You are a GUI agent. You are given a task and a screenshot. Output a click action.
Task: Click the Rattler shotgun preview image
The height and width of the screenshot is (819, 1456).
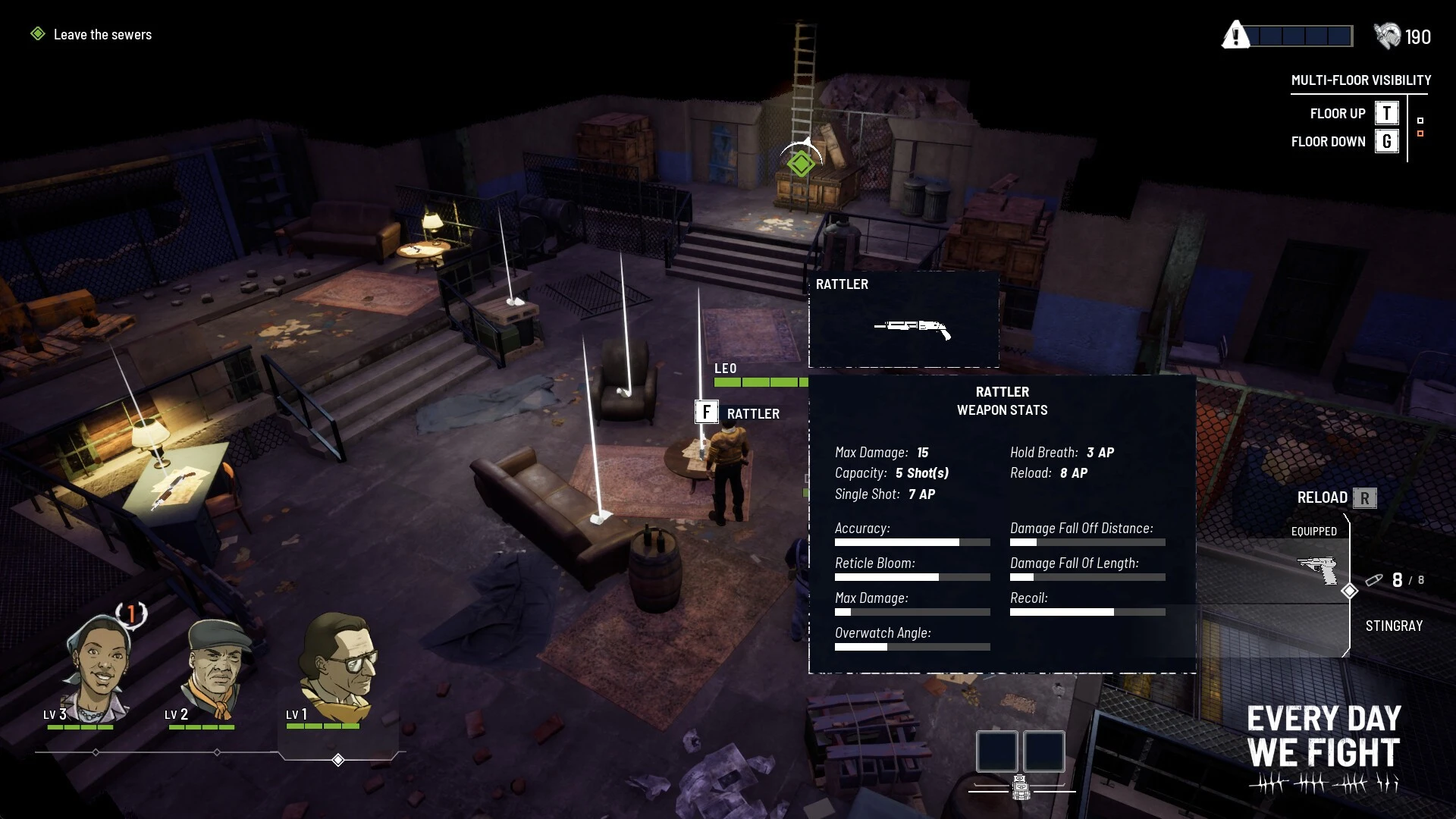(x=912, y=327)
